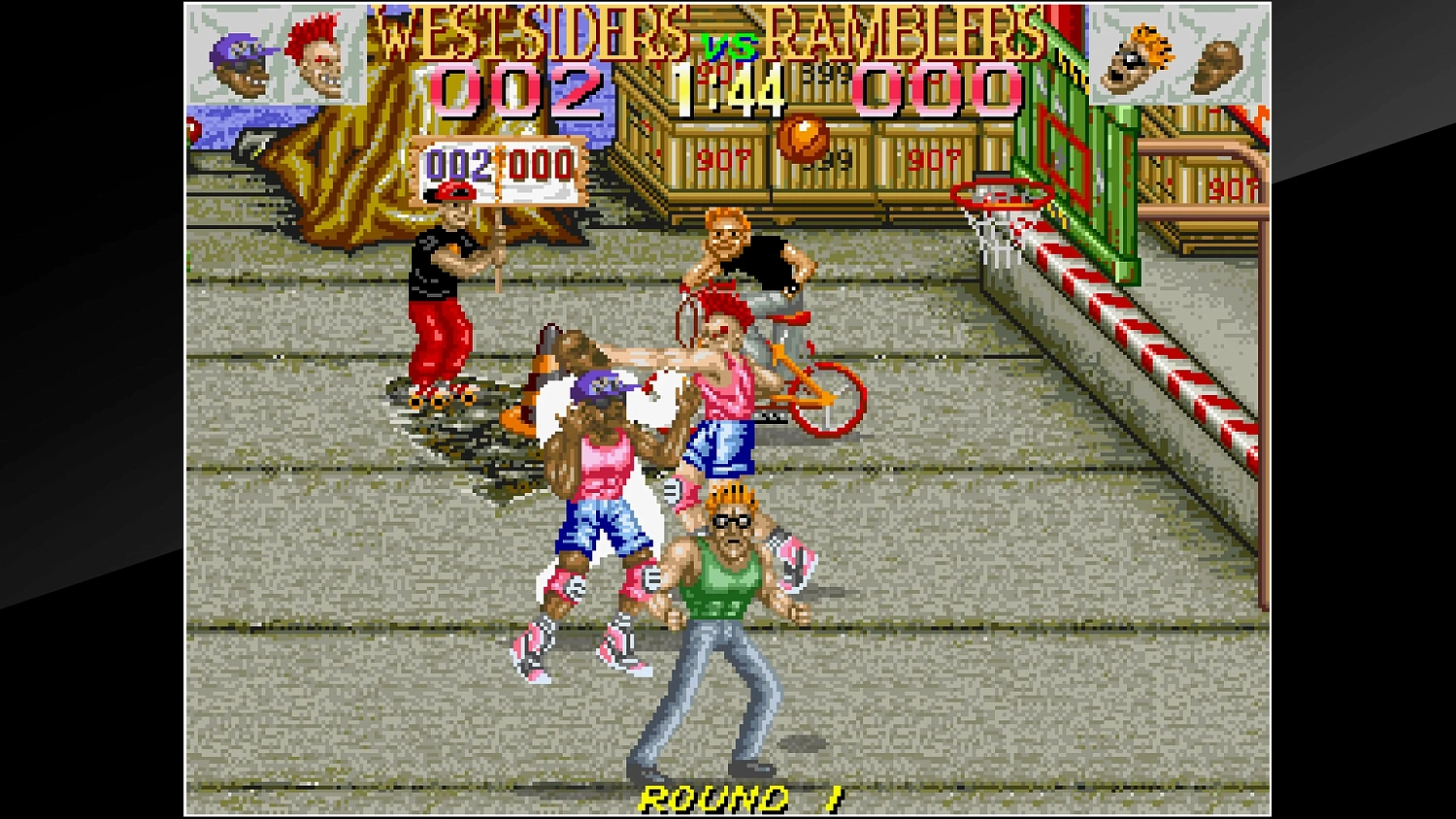The height and width of the screenshot is (819, 1456).
Task: Click the rightmost bald player portrait
Action: 1216,63
